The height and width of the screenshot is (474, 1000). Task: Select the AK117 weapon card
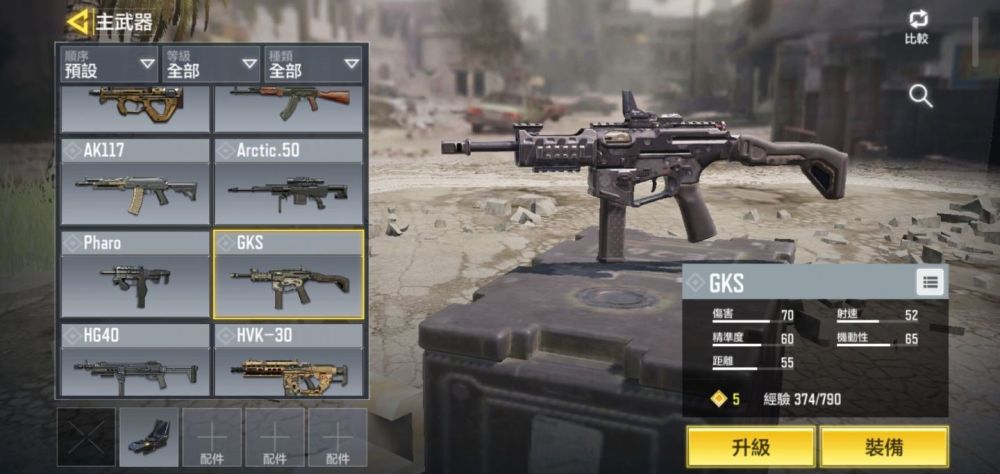[x=135, y=181]
